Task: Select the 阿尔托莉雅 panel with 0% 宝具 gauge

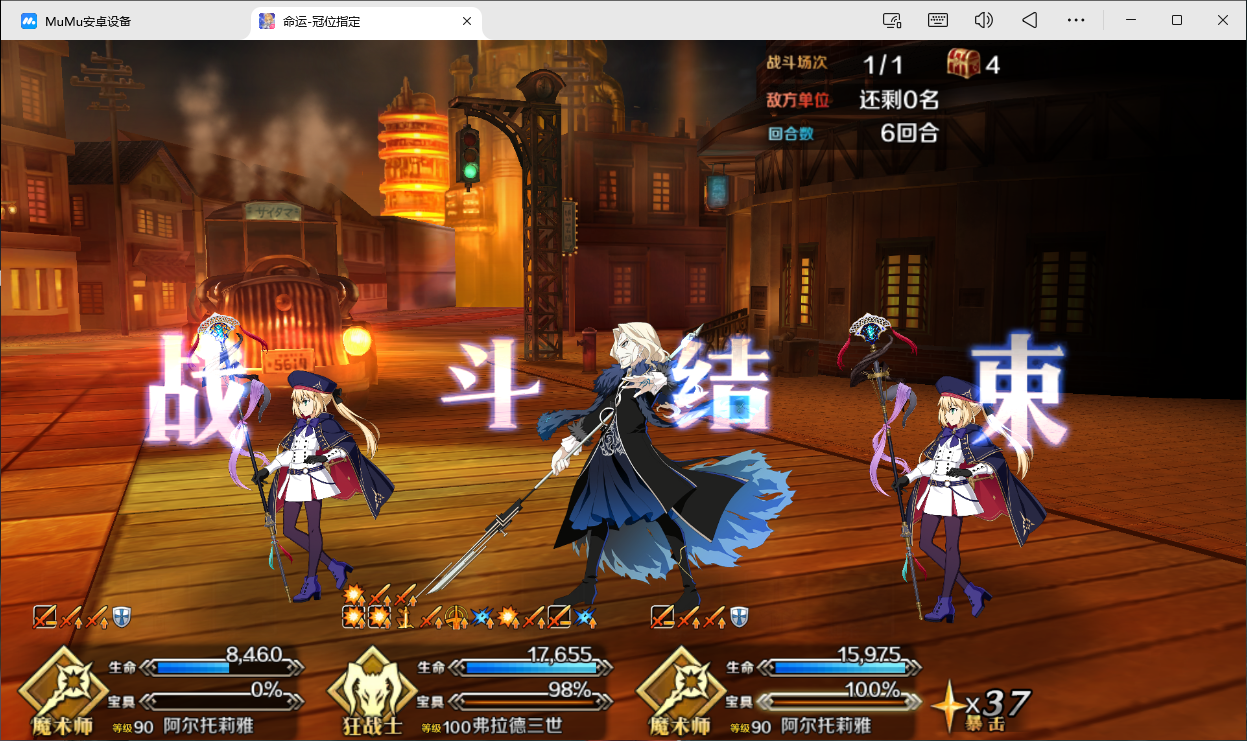Action: click(160, 692)
